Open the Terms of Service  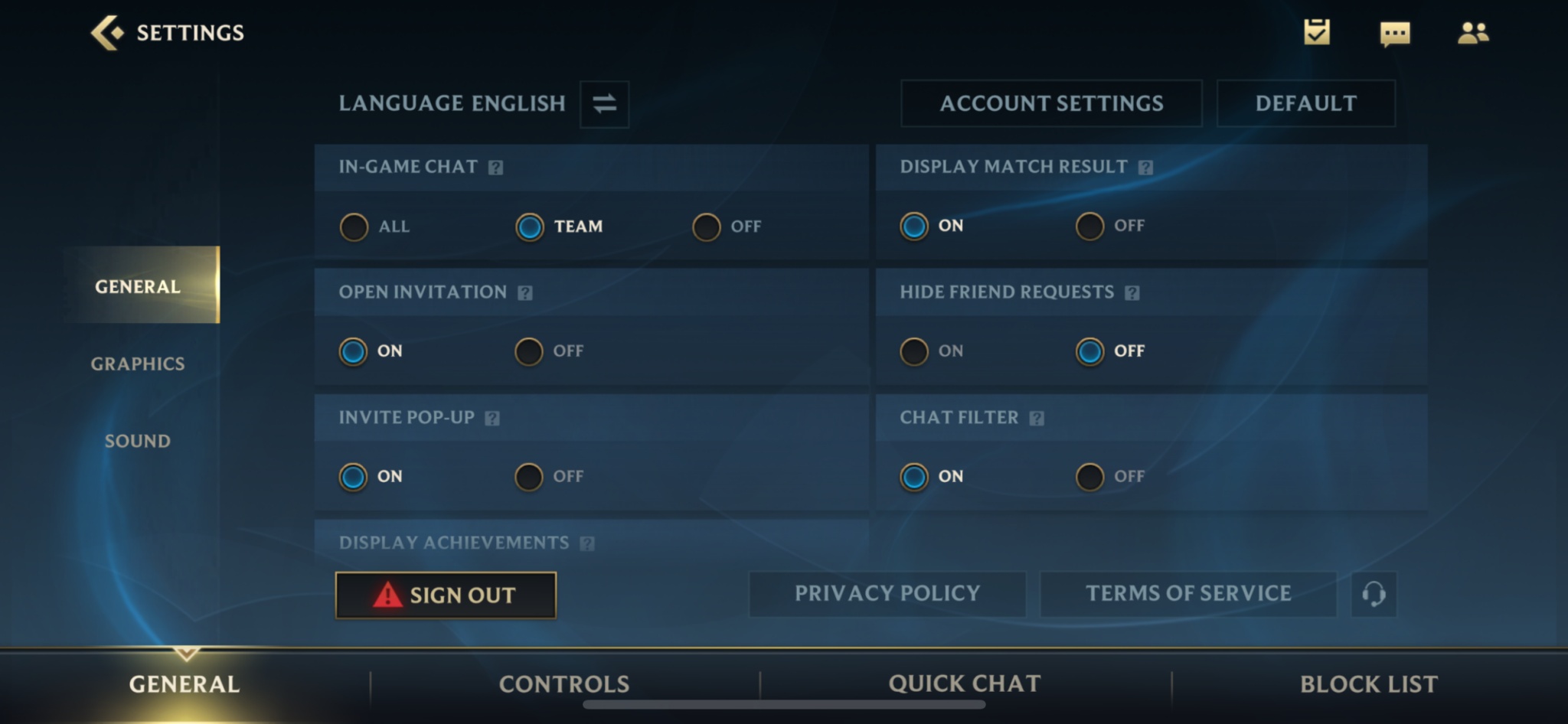[1187, 594]
